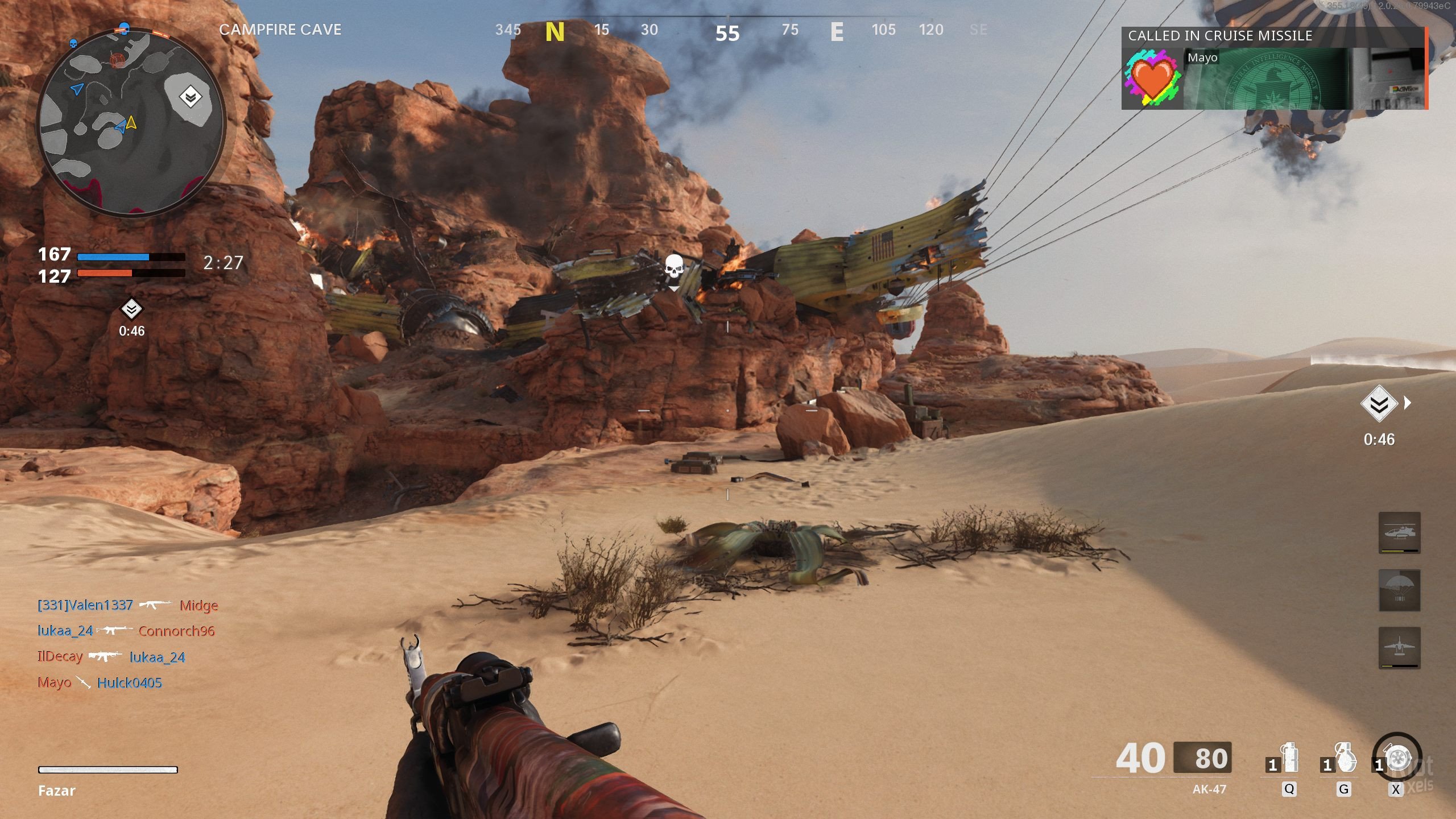Open the Cruise Missile notification card

coord(1274,68)
